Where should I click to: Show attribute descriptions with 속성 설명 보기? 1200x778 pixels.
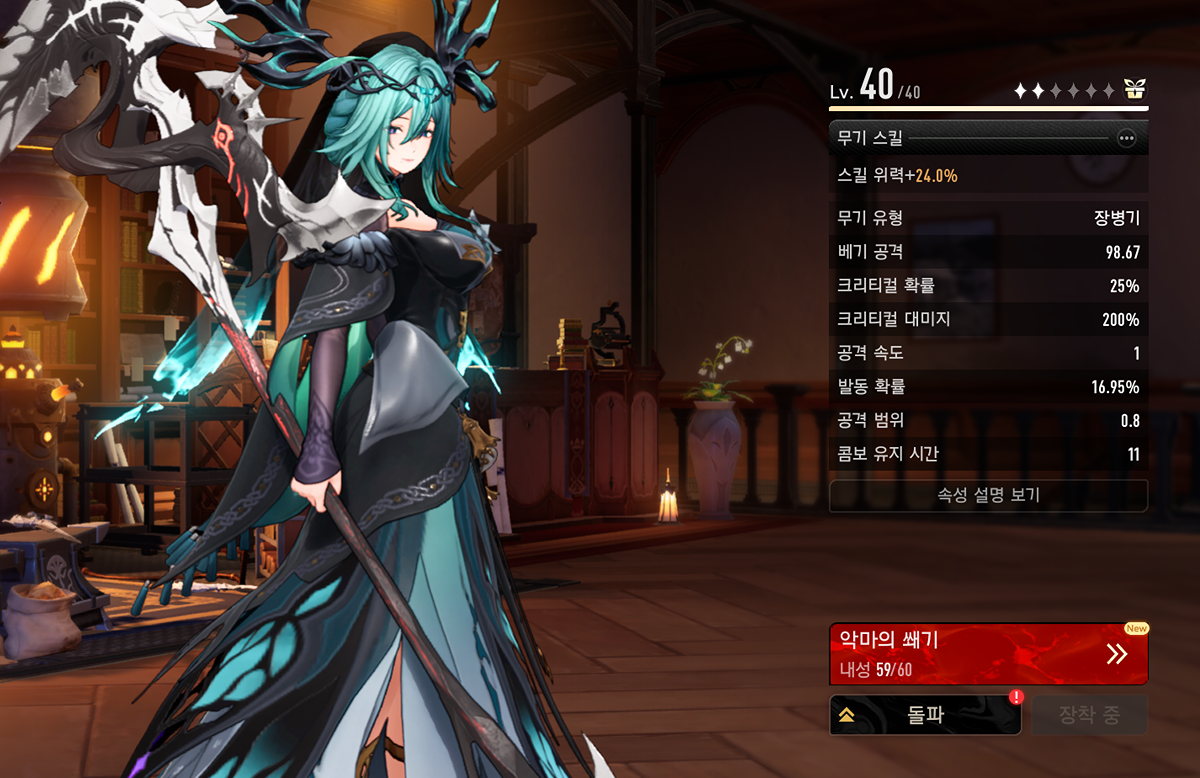(x=988, y=495)
